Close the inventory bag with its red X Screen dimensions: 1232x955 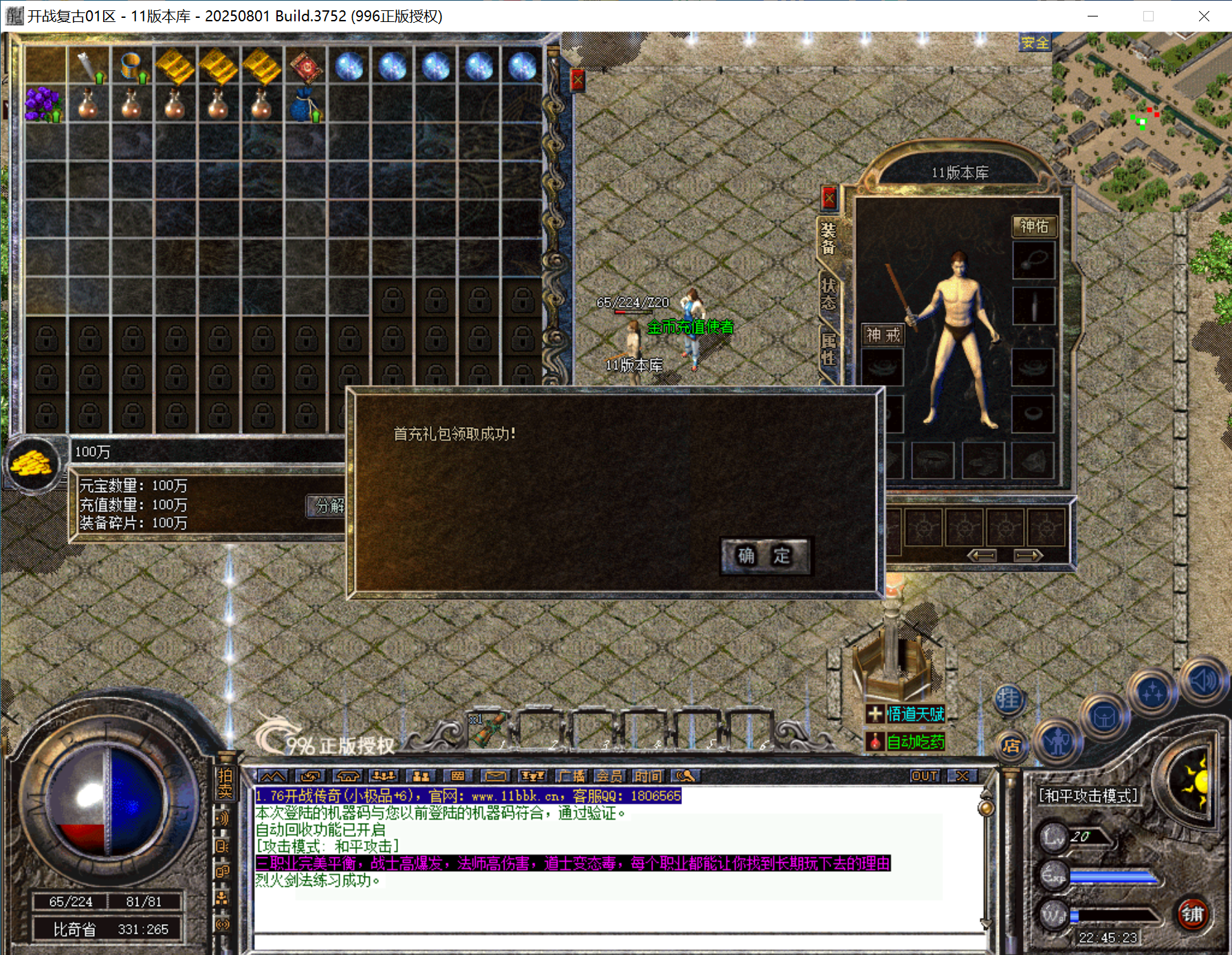577,80
